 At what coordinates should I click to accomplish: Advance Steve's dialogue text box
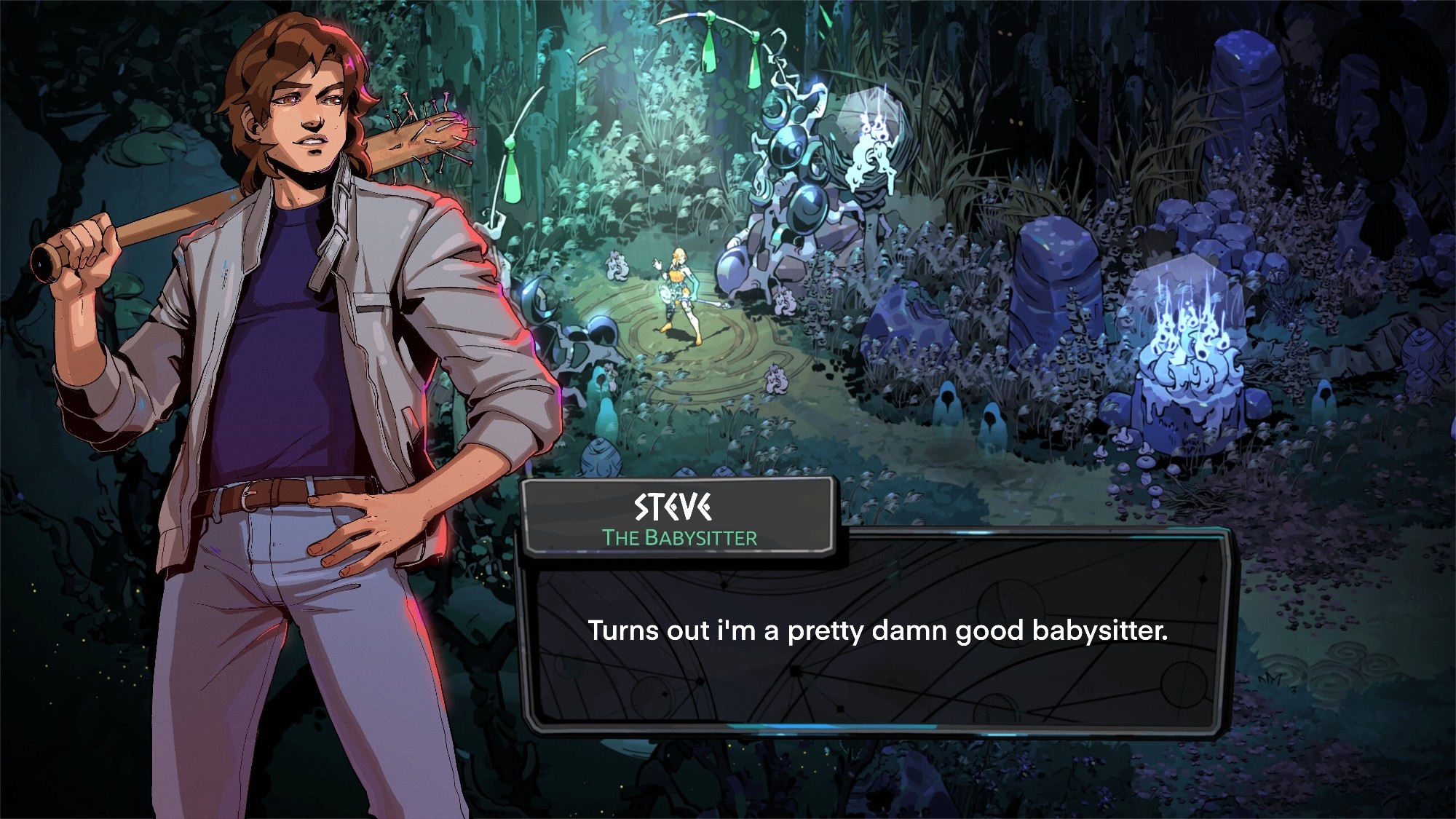click(x=877, y=630)
